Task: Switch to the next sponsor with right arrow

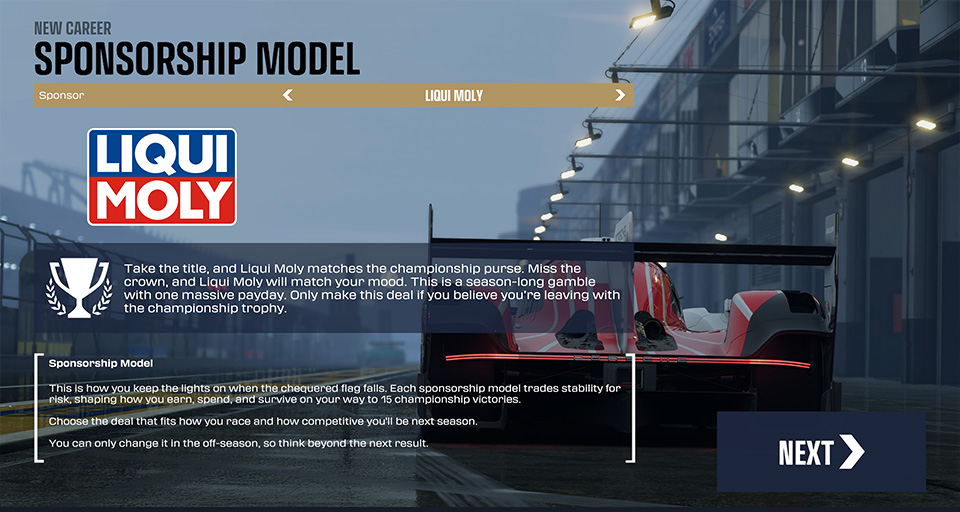Action: [x=620, y=96]
